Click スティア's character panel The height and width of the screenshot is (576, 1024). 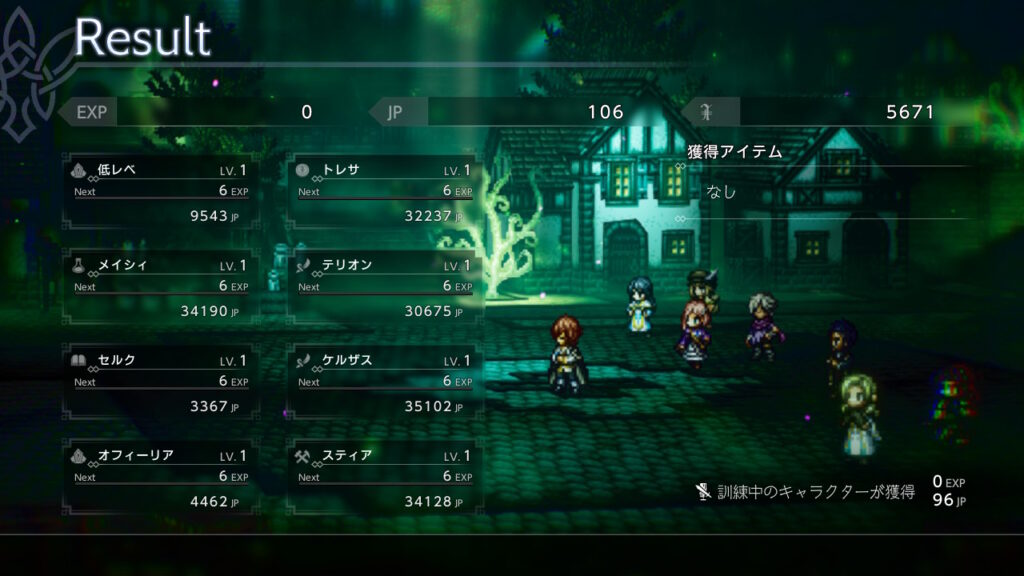click(x=384, y=477)
